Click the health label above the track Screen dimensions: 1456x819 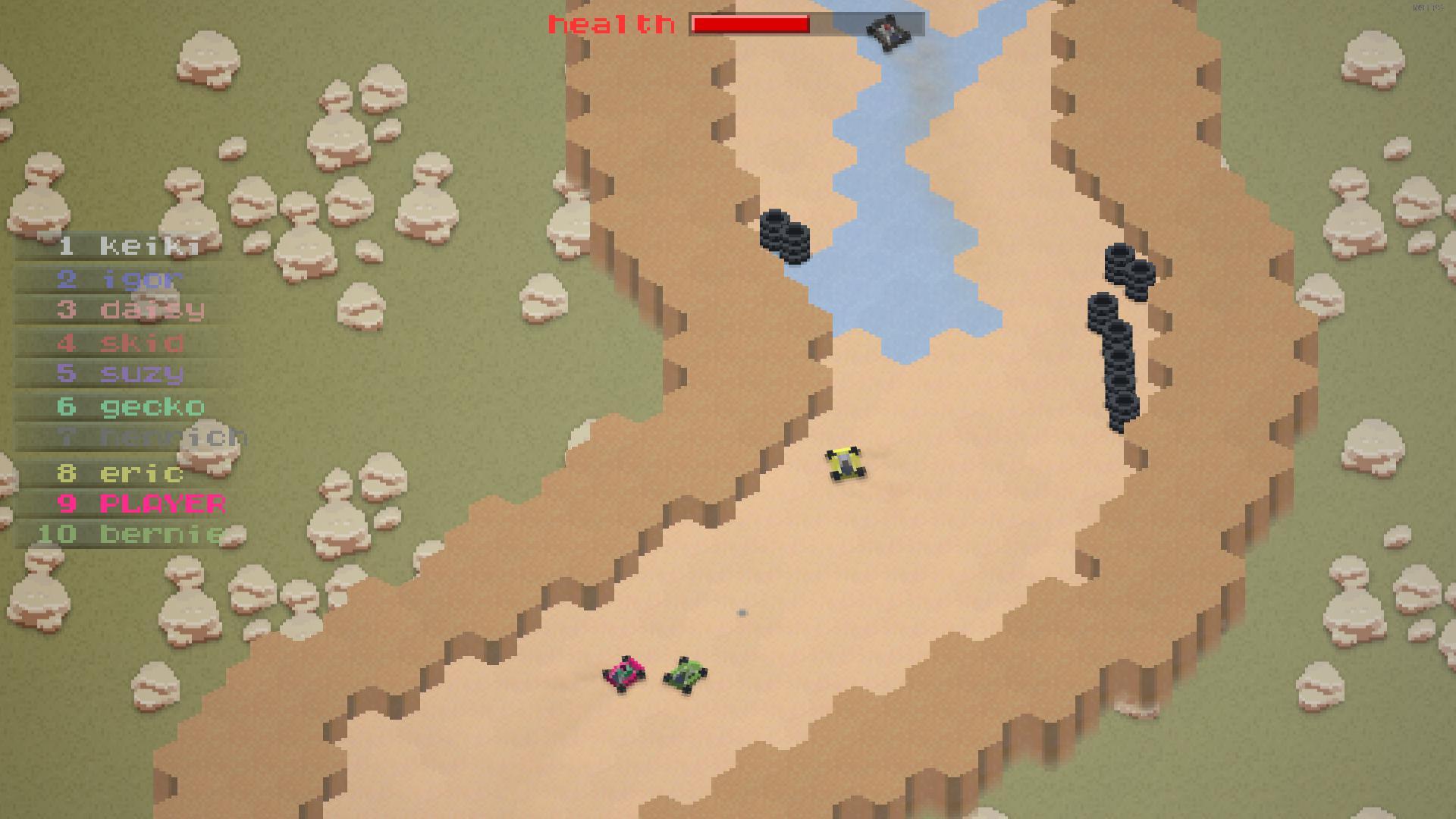coord(610,23)
